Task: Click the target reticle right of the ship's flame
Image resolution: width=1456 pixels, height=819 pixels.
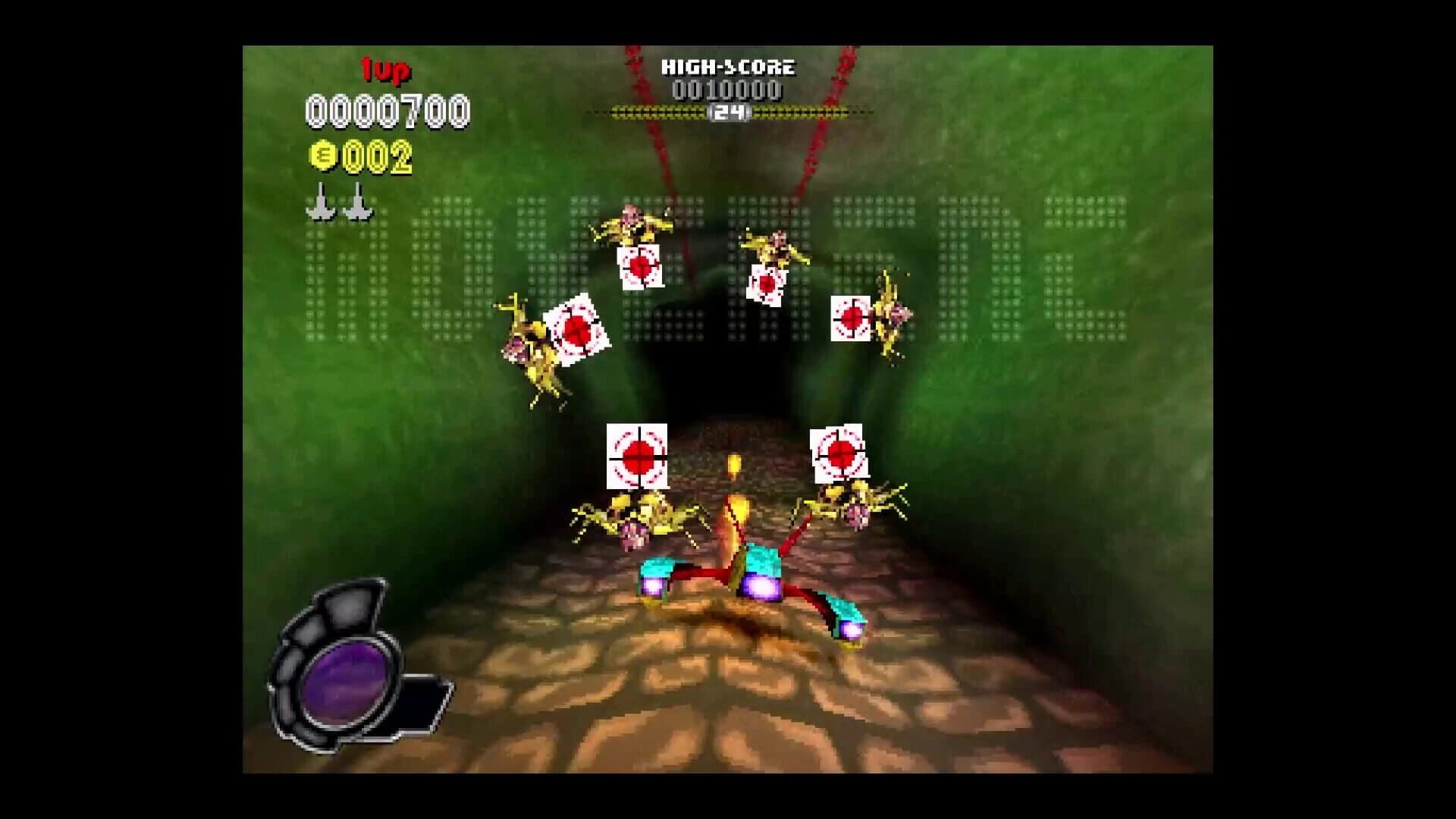Action: pos(839,450)
